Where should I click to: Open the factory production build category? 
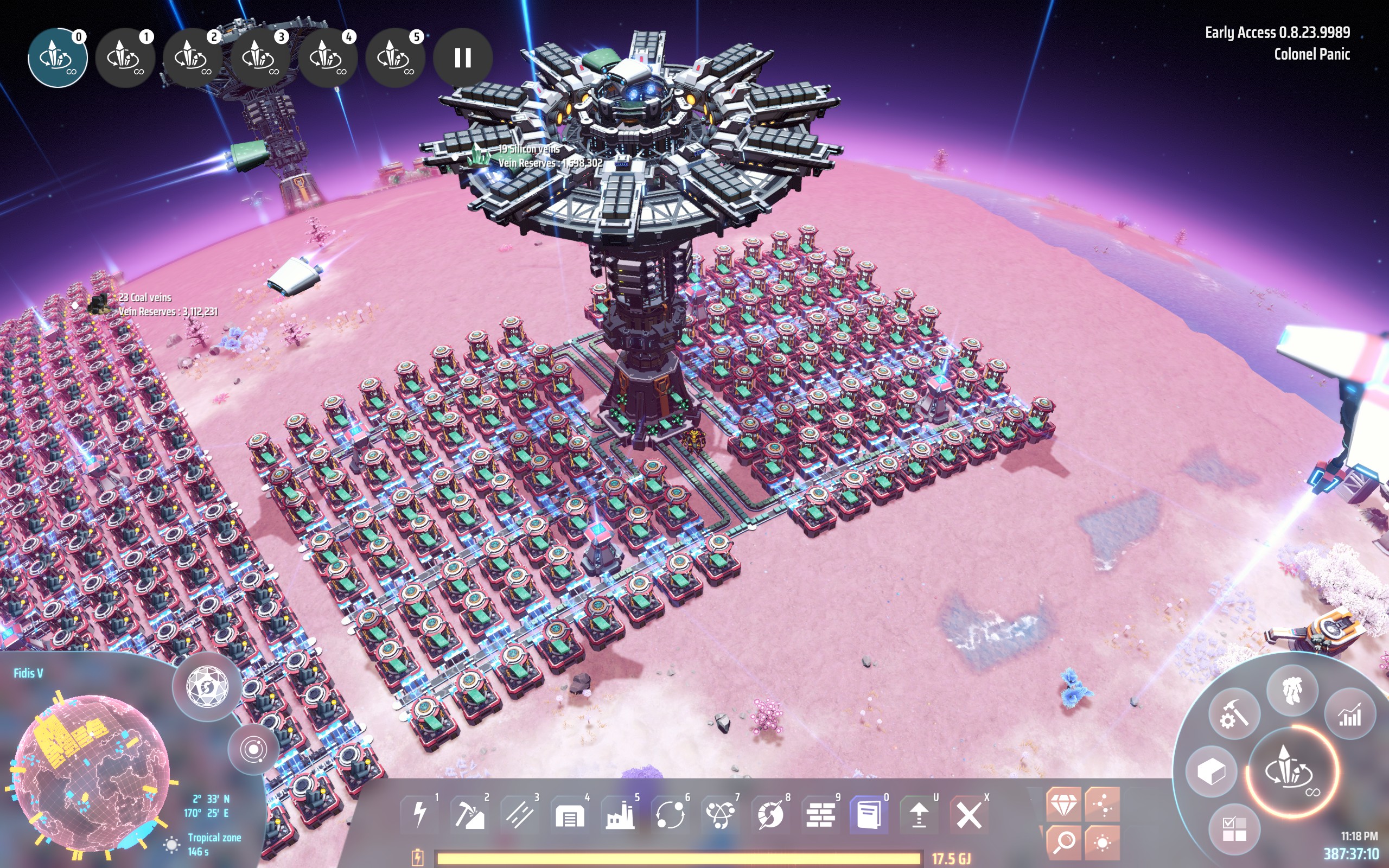[620, 815]
